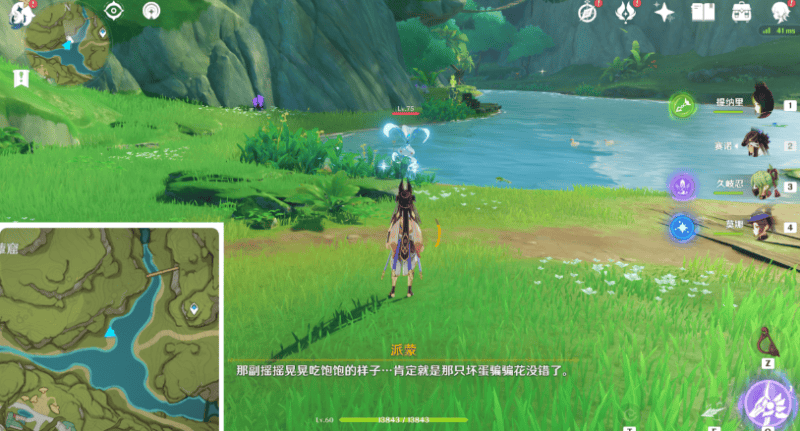Activate the blue star skill orb beside 莫娜
This screenshot has height=431, width=800.
coord(682,227)
